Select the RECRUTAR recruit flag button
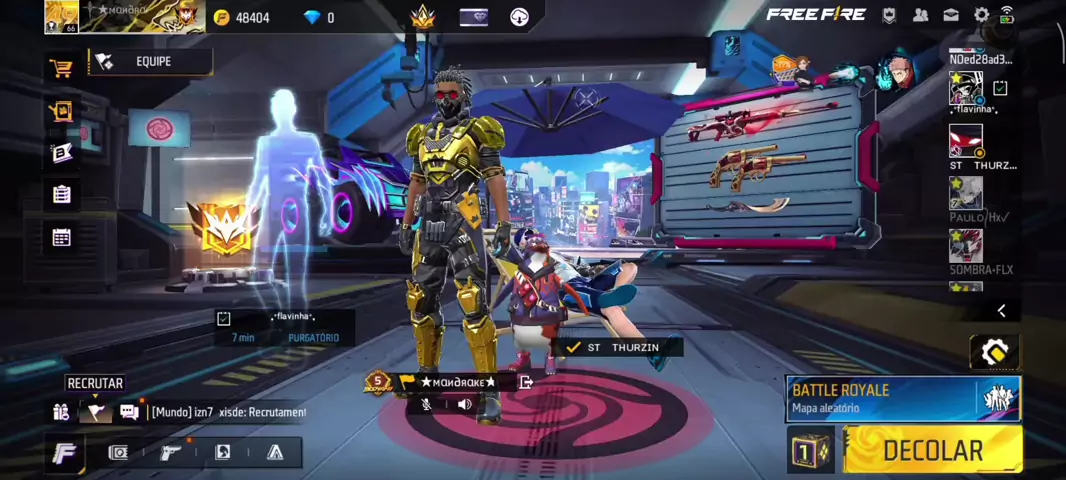 pos(95,411)
